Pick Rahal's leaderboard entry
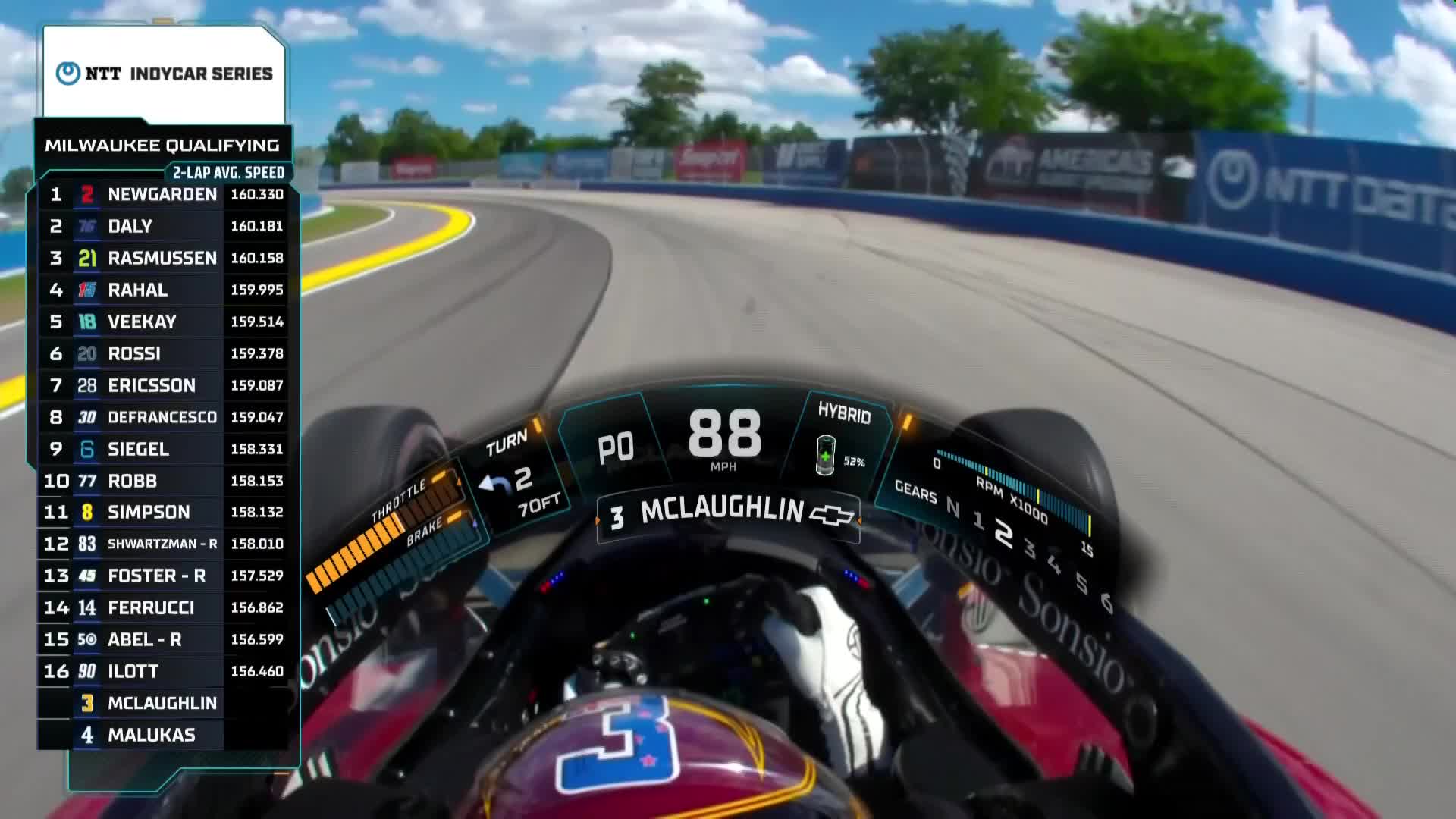Image resolution: width=1456 pixels, height=819 pixels. click(162, 290)
